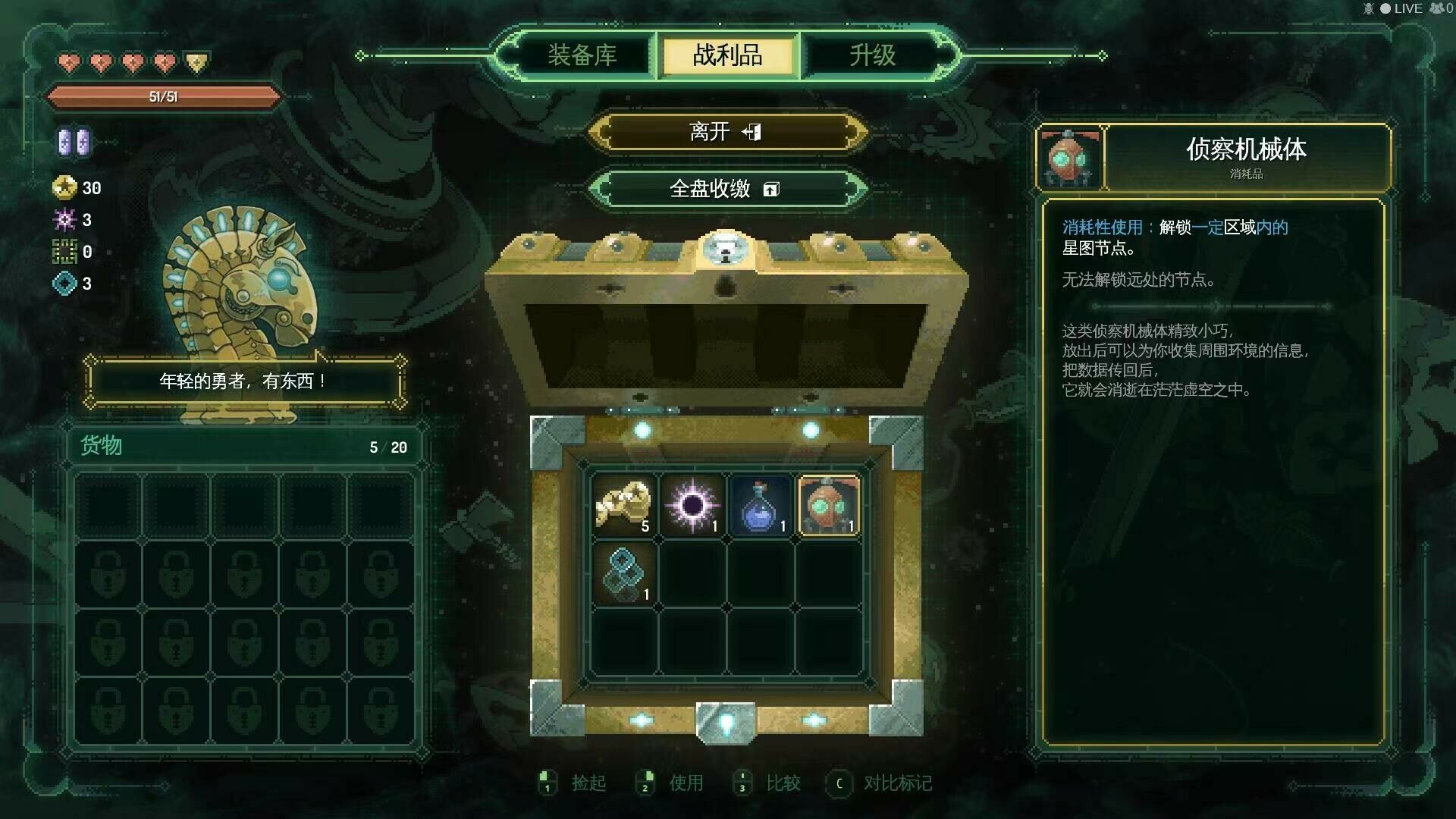This screenshot has width=1456, height=819.
Task: Click the viewer count icon in top-right corner
Action: 1436,8
